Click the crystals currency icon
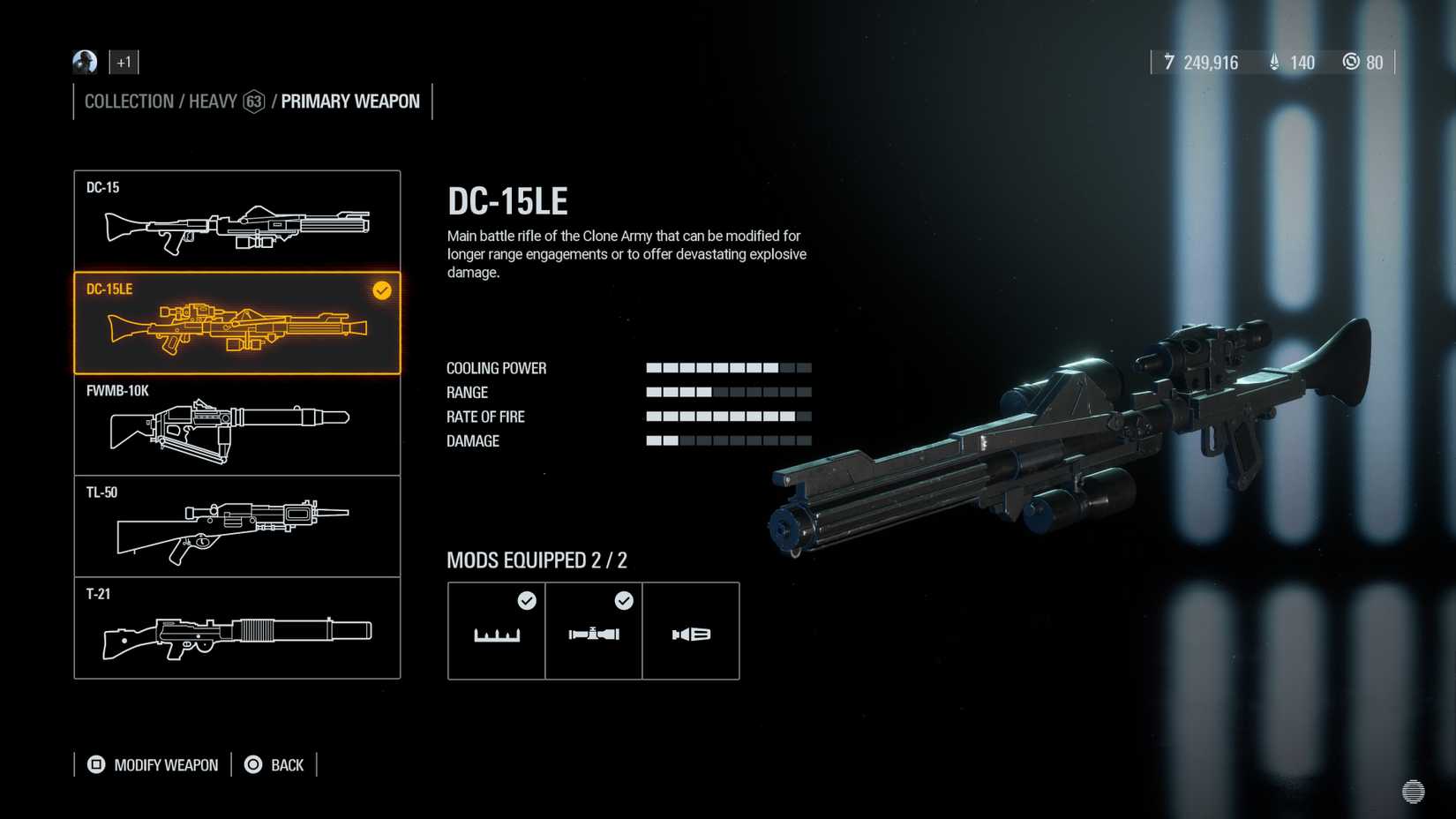1456x819 pixels. click(x=1273, y=62)
